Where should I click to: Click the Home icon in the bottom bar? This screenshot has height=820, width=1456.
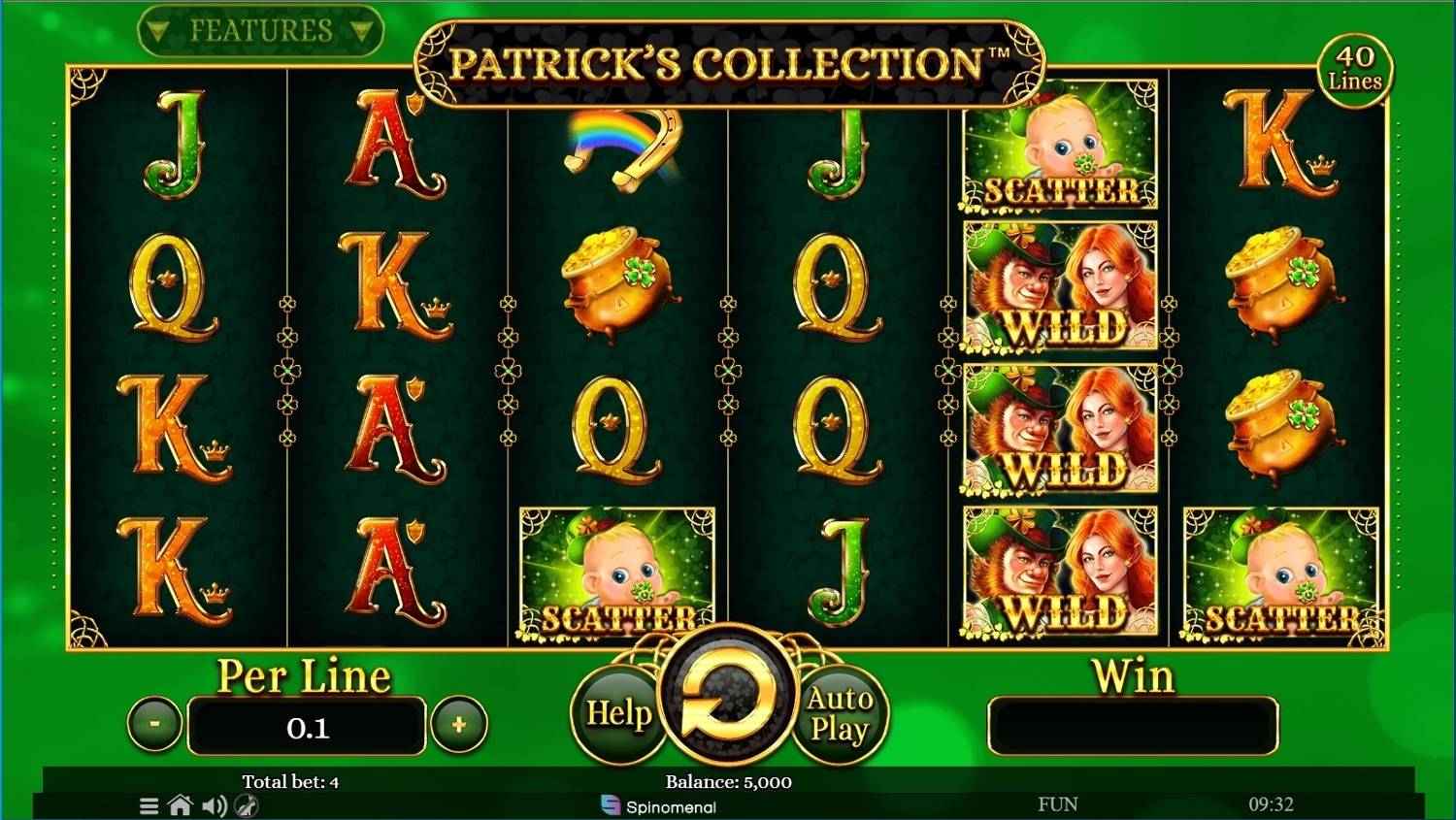[182, 805]
